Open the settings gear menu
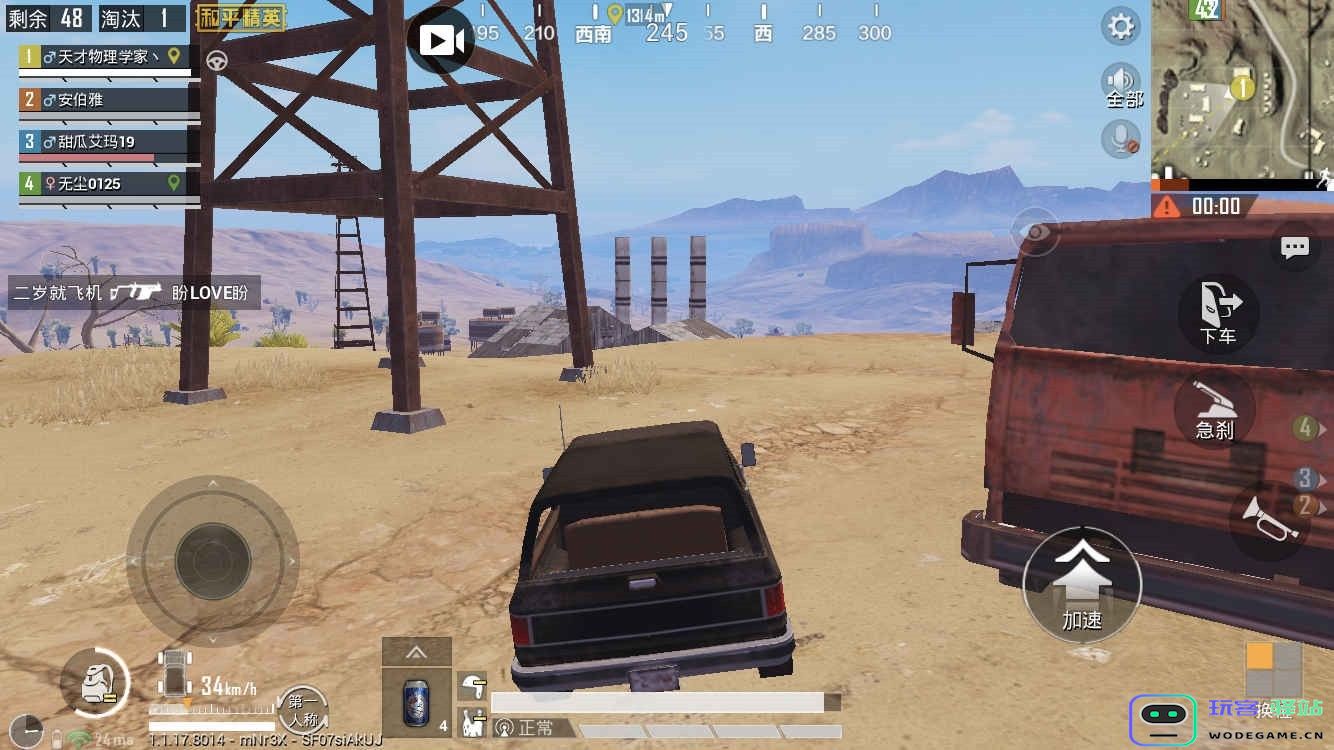The width and height of the screenshot is (1334, 750). tap(1121, 26)
